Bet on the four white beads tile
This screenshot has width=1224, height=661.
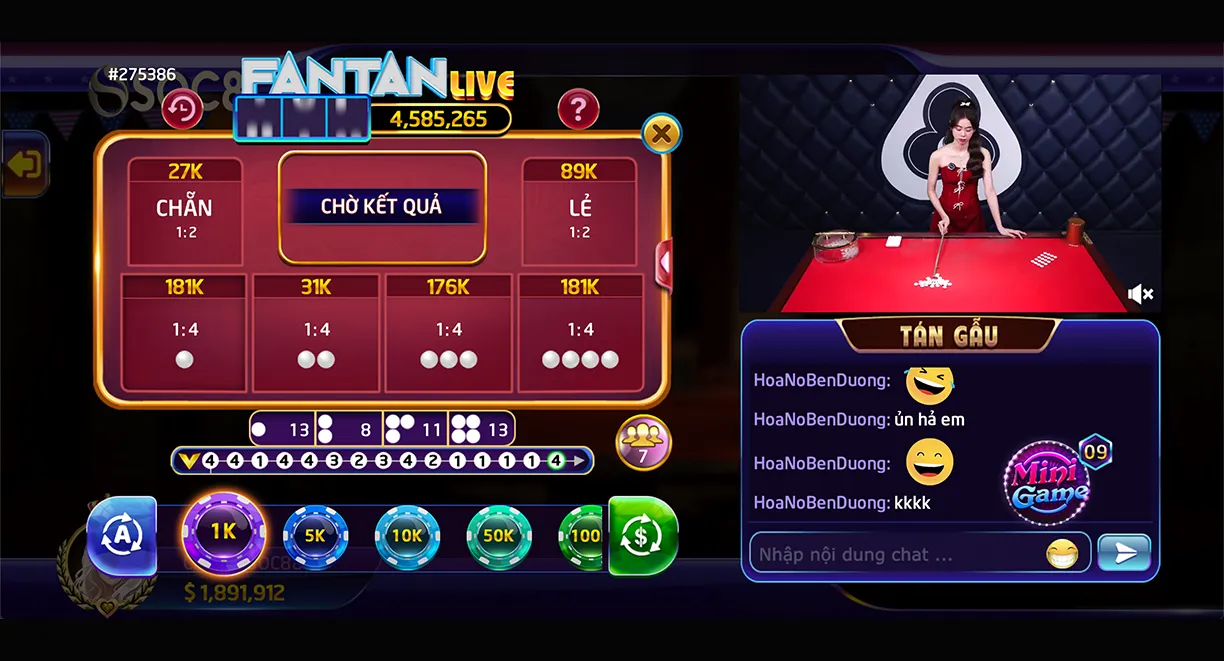click(580, 335)
